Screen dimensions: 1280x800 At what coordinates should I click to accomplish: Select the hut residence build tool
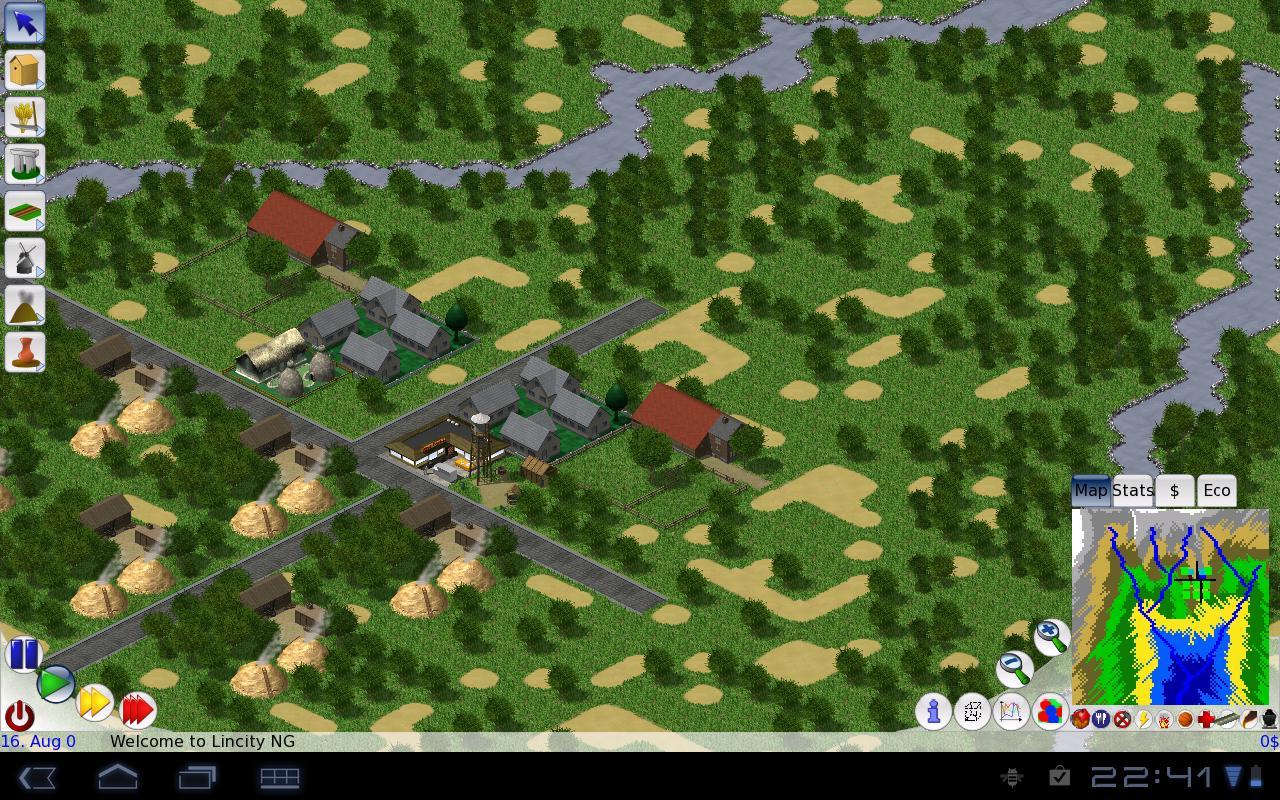coord(24,68)
